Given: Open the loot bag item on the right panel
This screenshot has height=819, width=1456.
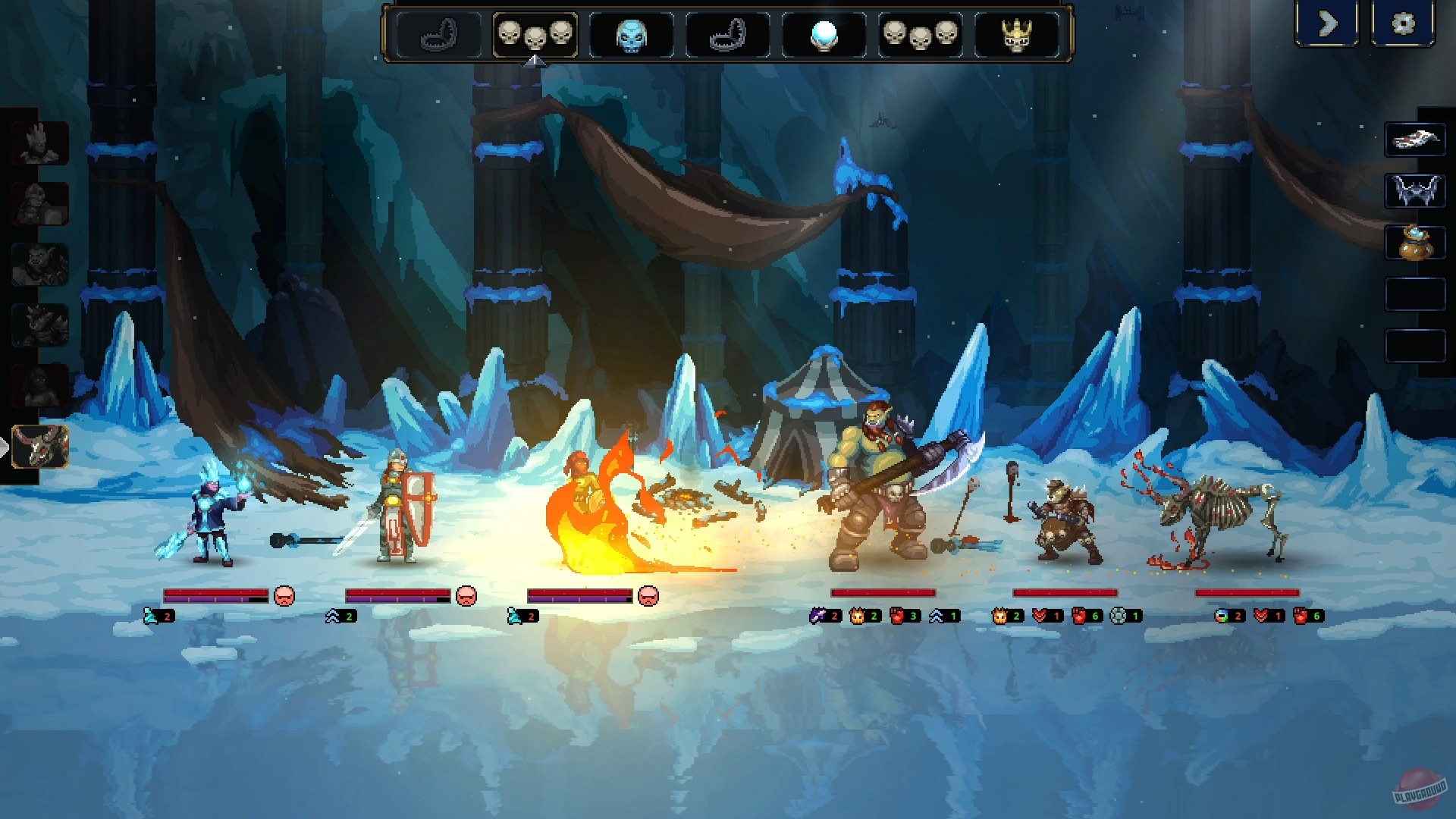Looking at the screenshot, I should (x=1415, y=244).
